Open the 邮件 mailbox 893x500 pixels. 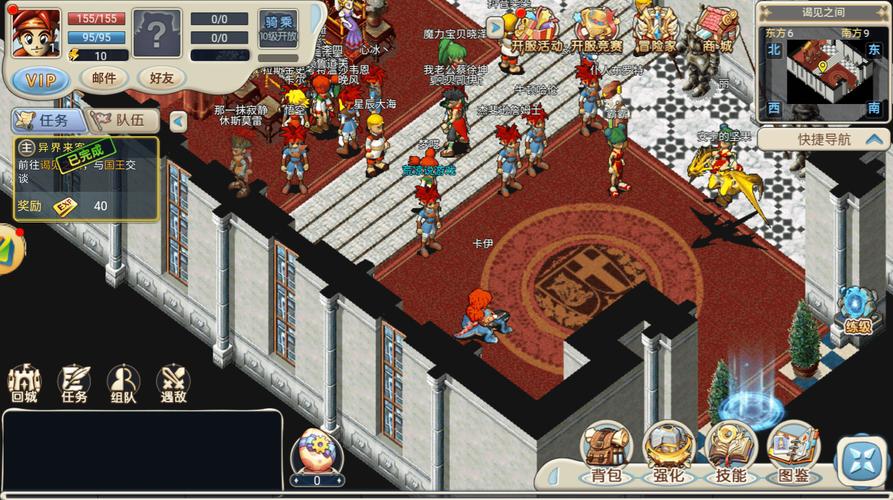coord(103,78)
